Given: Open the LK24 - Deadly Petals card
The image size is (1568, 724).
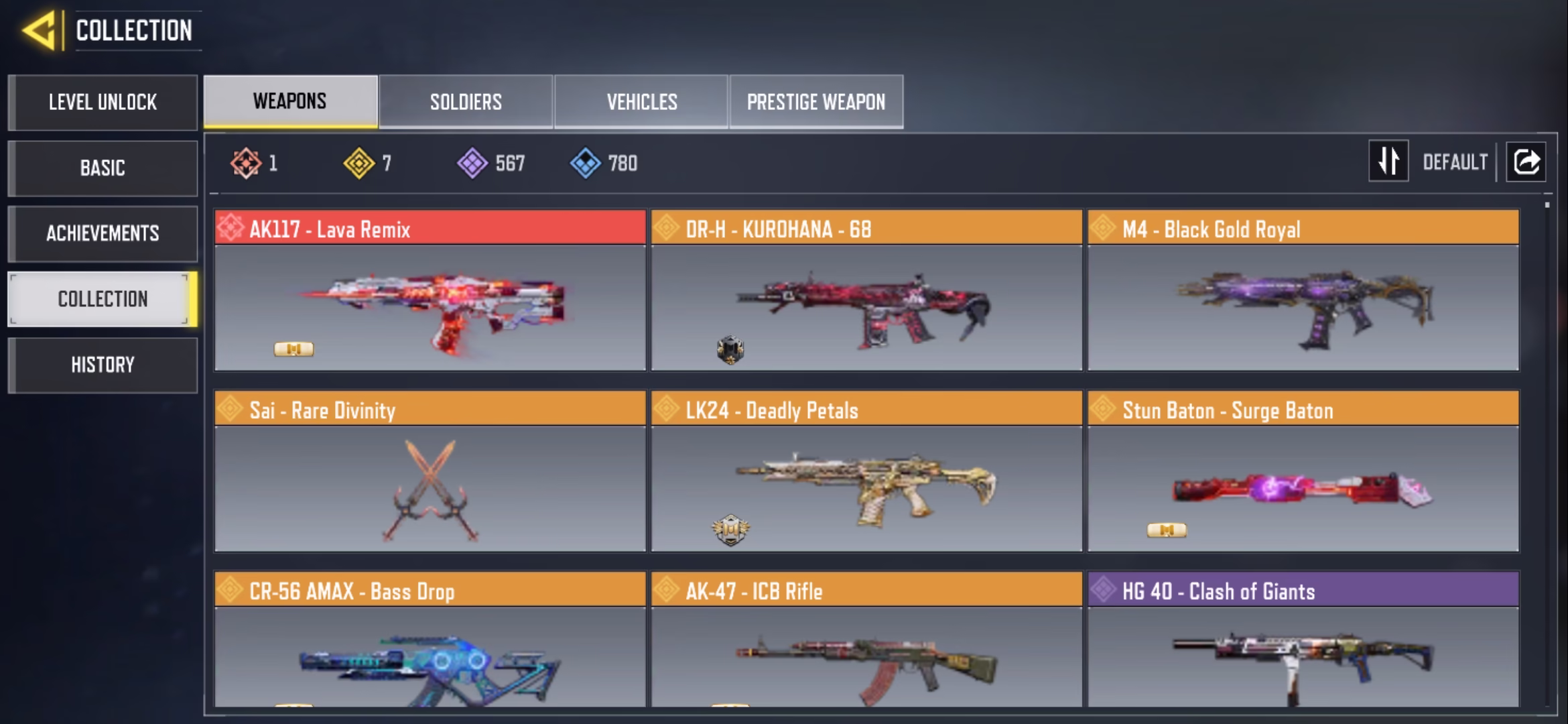Looking at the screenshot, I should coord(866,471).
